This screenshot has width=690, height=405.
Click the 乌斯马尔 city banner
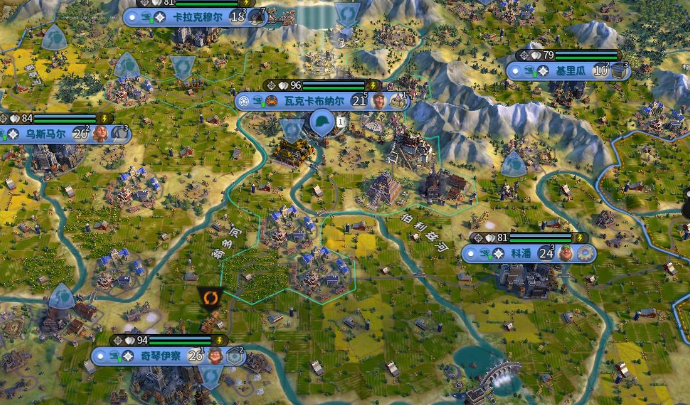pos(46,133)
